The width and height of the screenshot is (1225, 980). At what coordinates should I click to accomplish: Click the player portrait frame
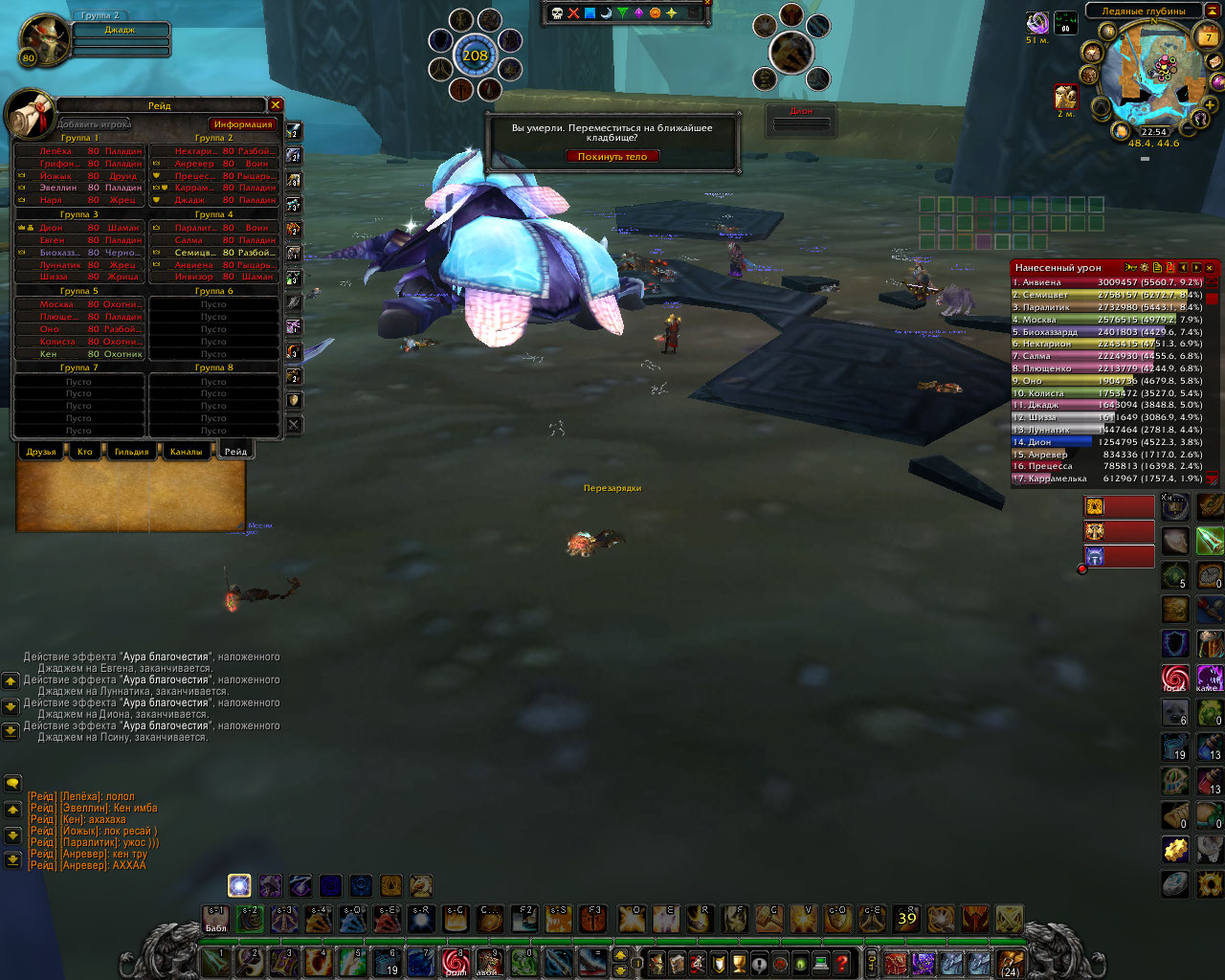[44, 40]
